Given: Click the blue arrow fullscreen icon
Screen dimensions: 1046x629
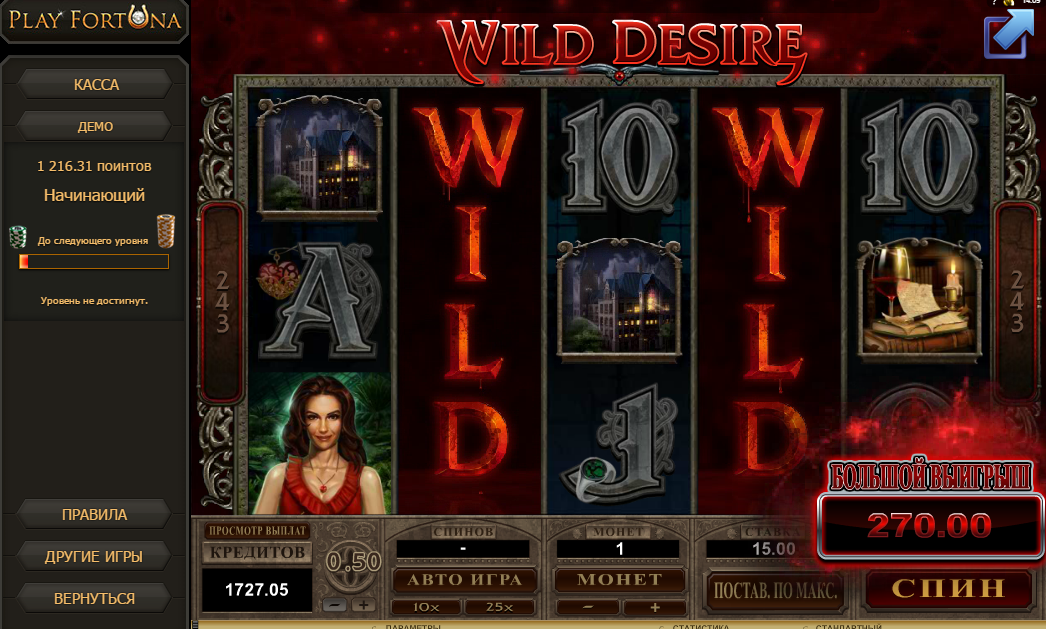Looking at the screenshot, I should pos(1009,32).
